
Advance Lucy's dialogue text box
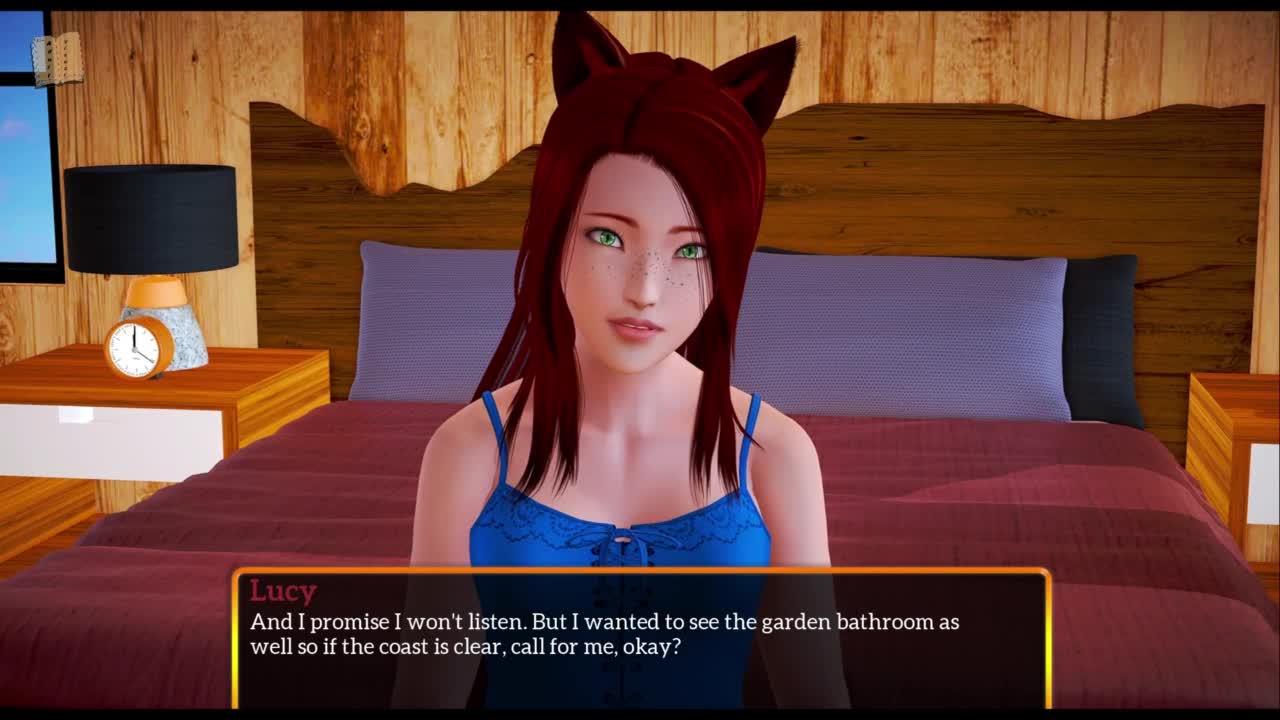pyautogui.click(x=641, y=637)
